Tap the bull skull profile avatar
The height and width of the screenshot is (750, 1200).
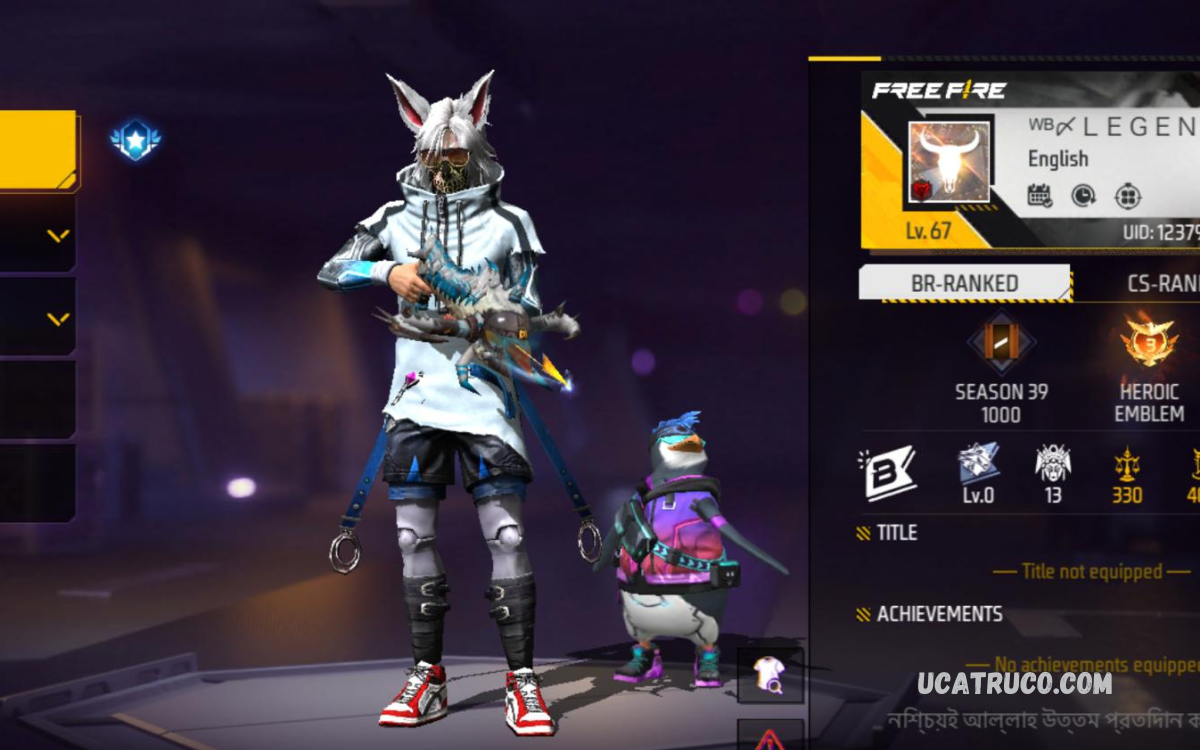(949, 163)
